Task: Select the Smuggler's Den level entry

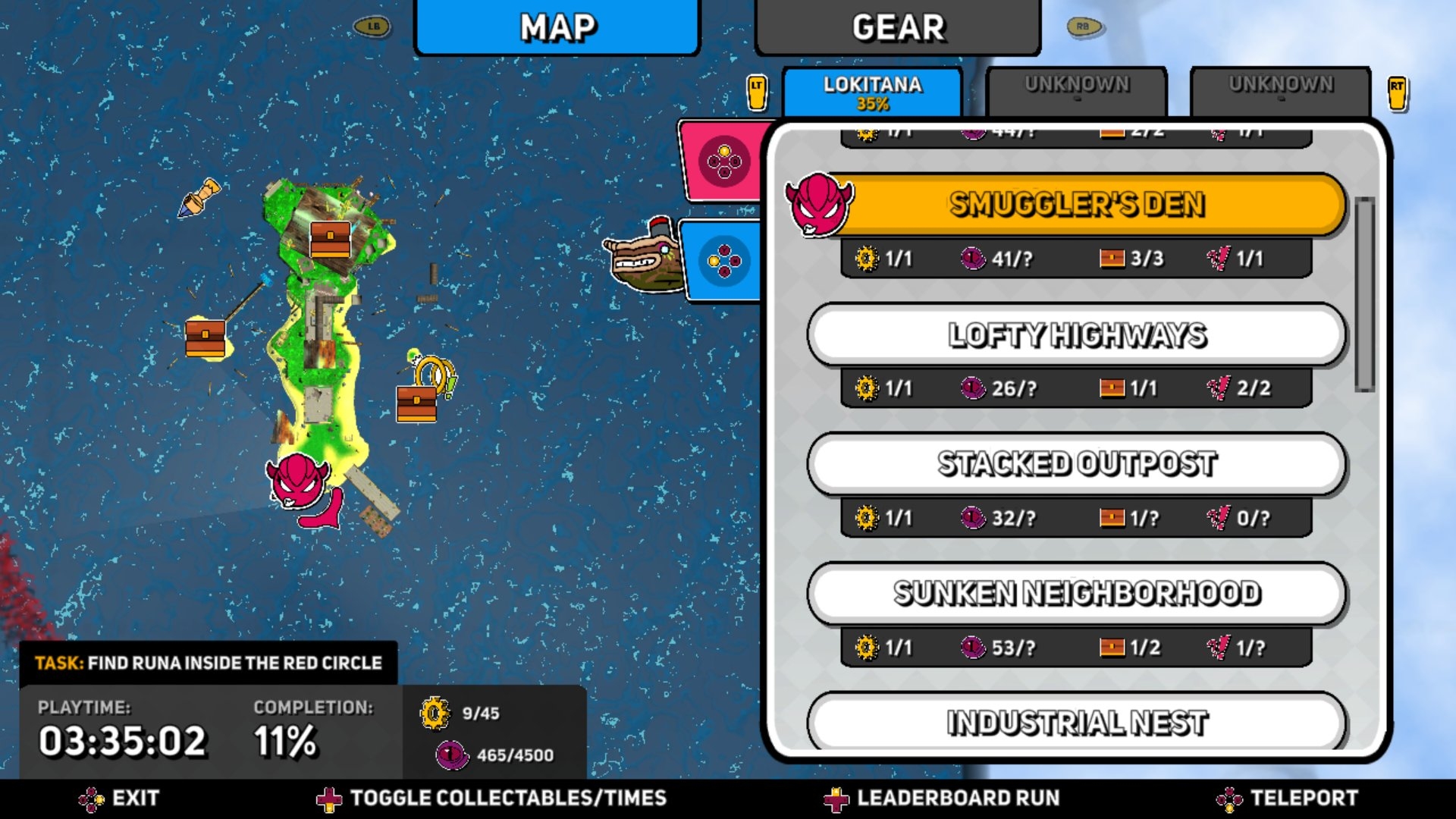Action: point(1077,205)
